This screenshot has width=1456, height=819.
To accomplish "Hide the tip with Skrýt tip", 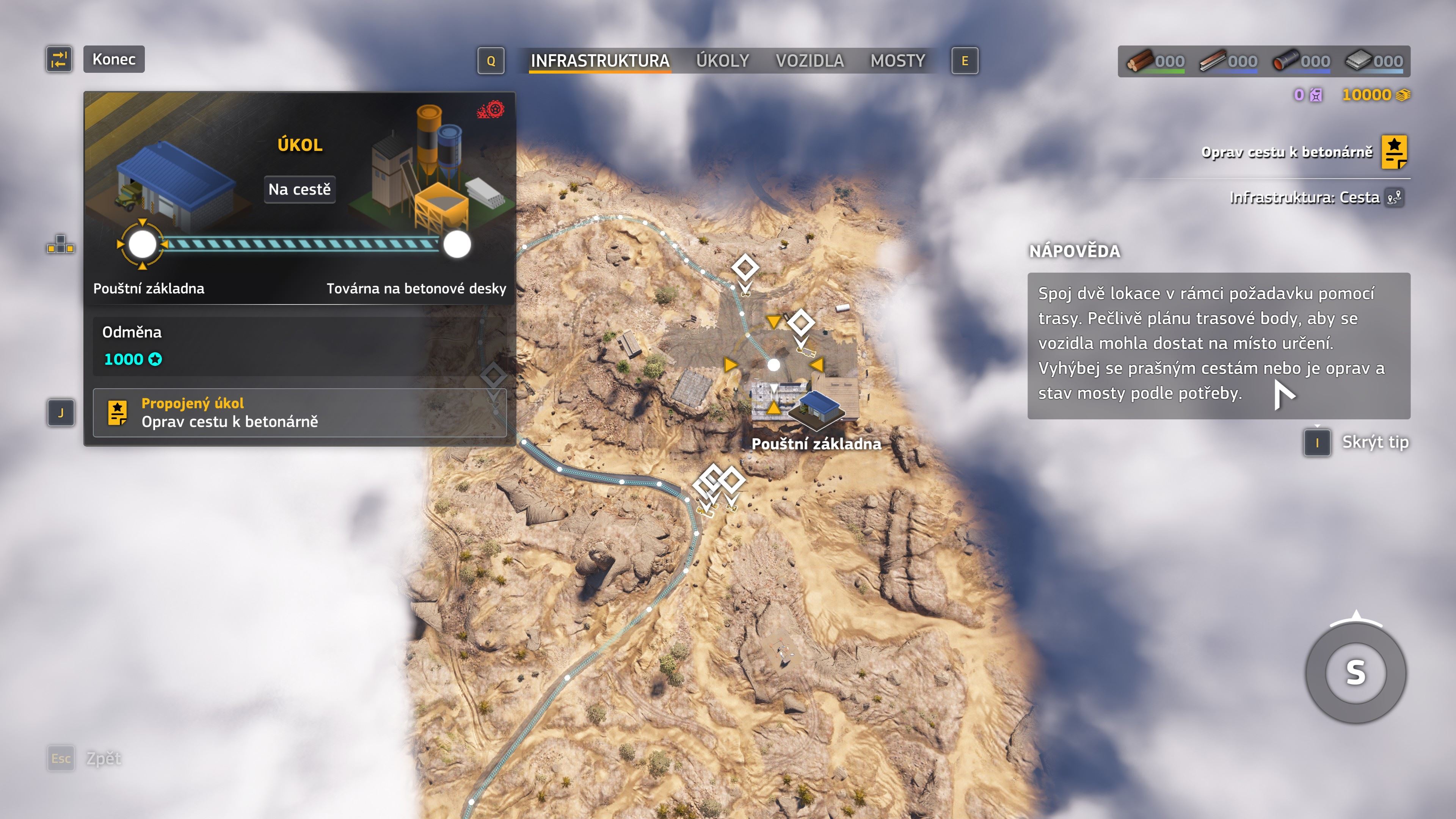I will tap(1374, 442).
